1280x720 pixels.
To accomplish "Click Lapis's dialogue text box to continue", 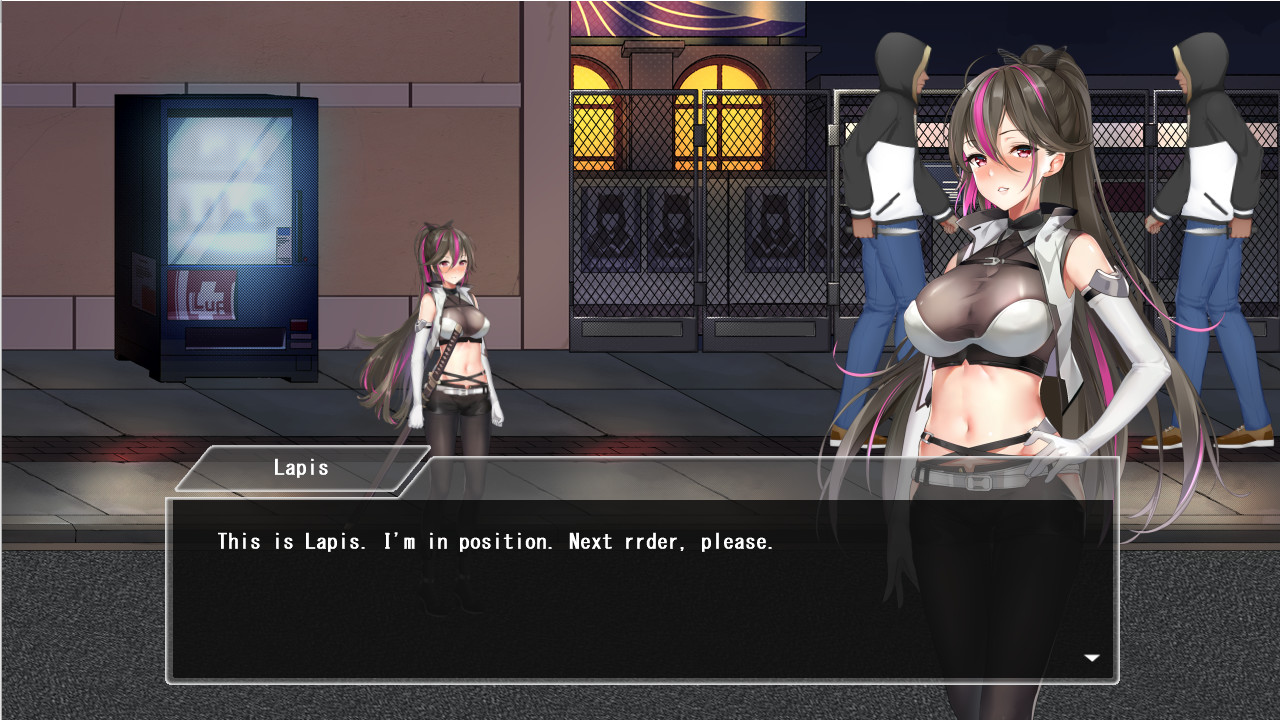I will pyautogui.click(x=640, y=590).
